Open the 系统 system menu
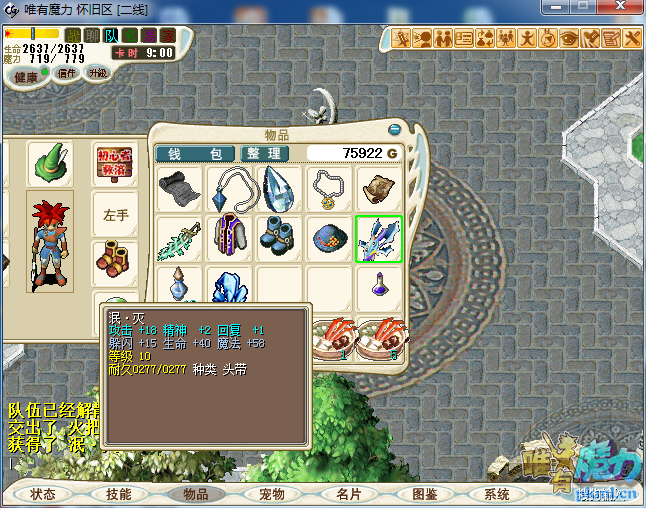Screen dimensions: 646x508 pyautogui.click(x=497, y=494)
